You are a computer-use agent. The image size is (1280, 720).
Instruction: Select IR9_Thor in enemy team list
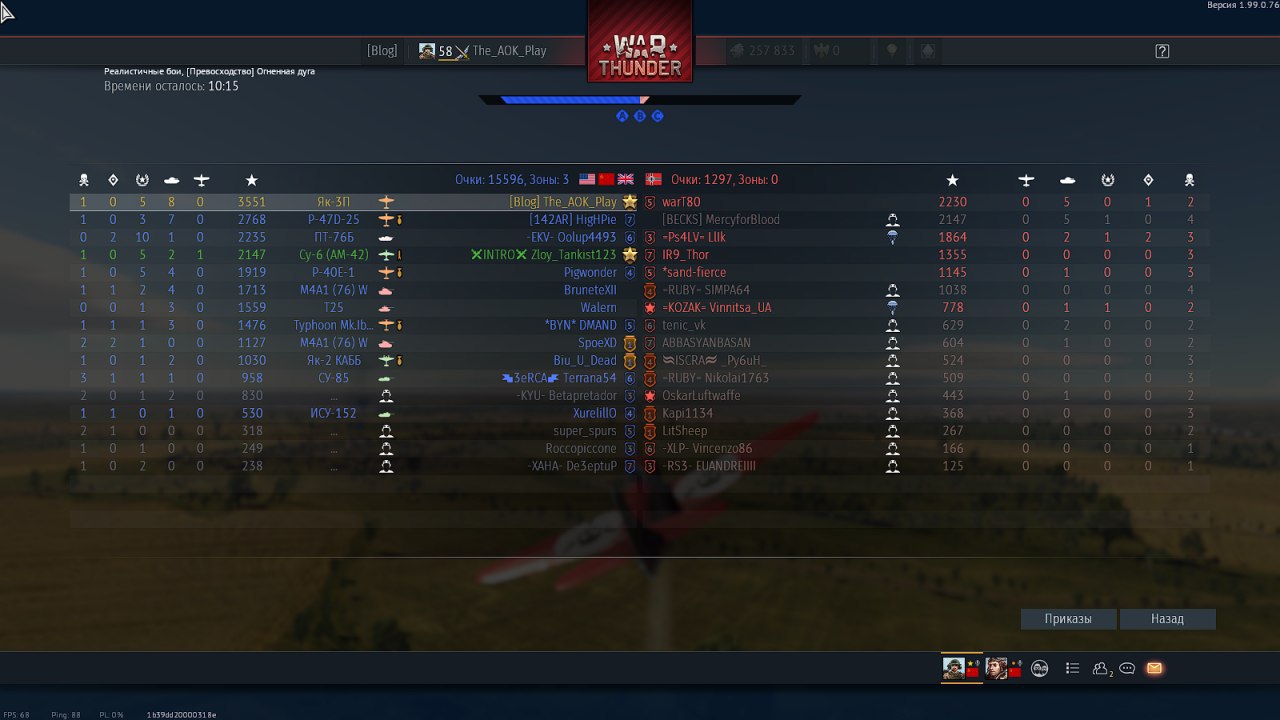point(685,255)
